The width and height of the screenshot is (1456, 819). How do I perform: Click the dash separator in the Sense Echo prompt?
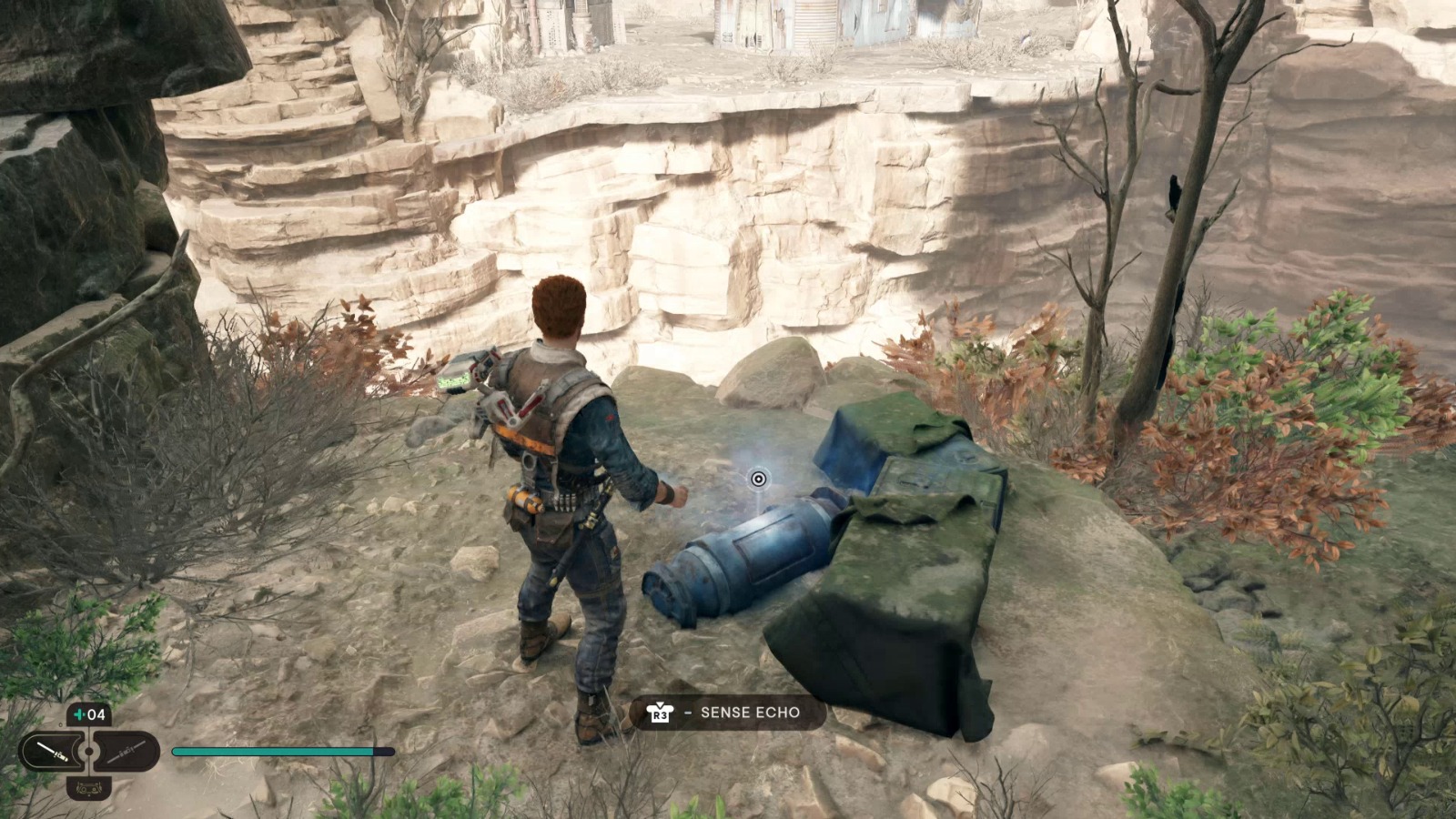[687, 714]
